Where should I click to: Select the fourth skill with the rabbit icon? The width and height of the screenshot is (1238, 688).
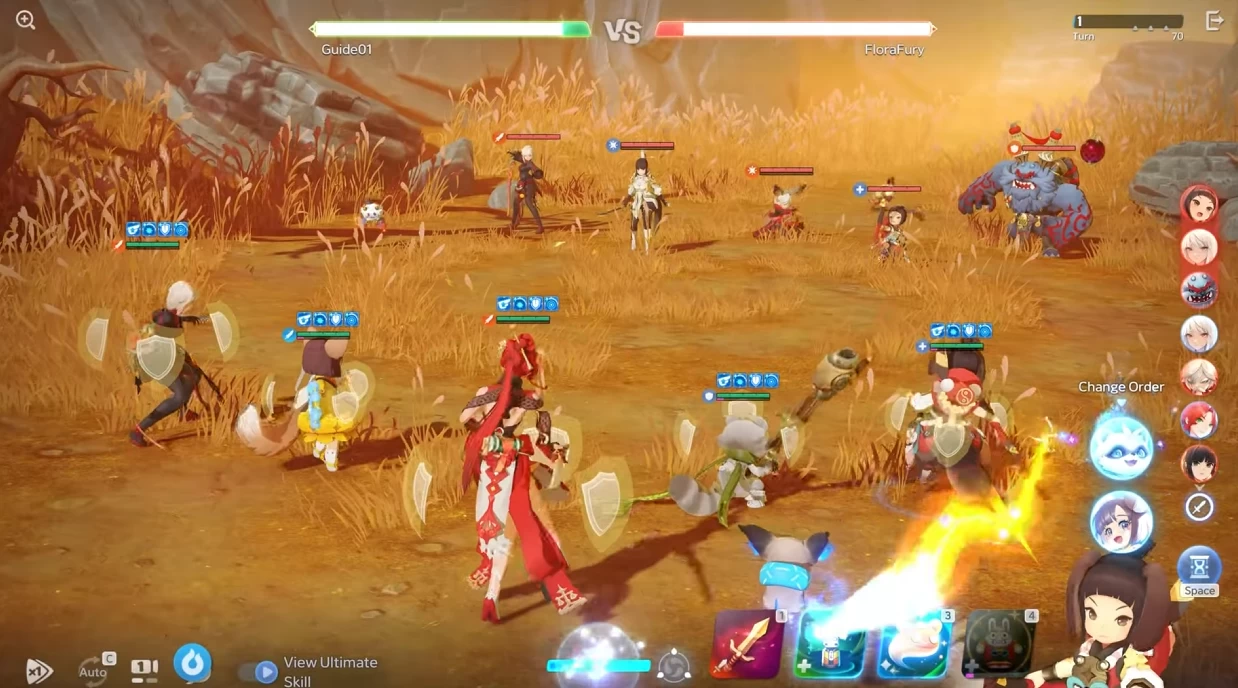[997, 645]
